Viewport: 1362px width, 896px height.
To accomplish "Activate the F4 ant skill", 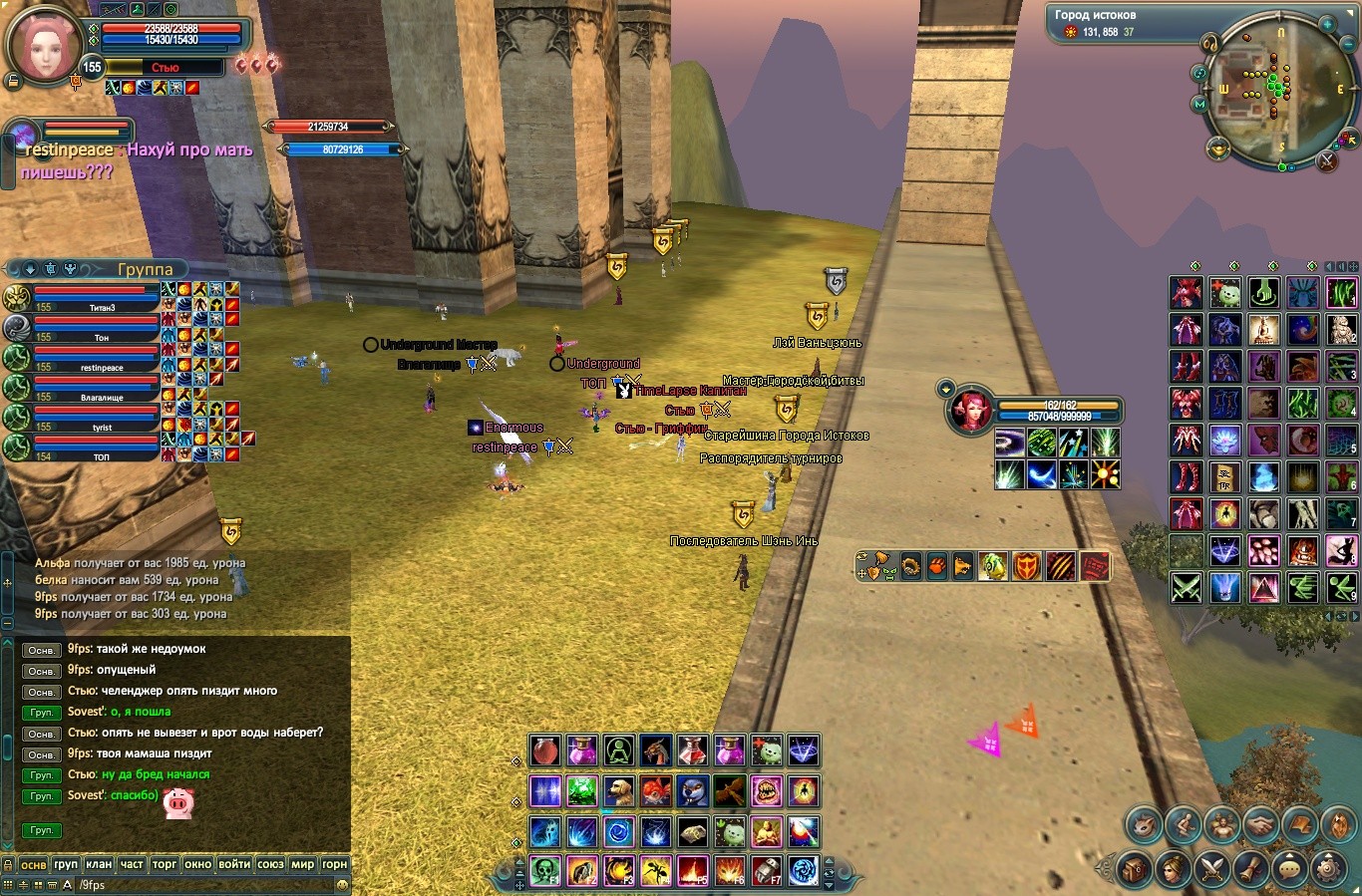I will [x=655, y=871].
